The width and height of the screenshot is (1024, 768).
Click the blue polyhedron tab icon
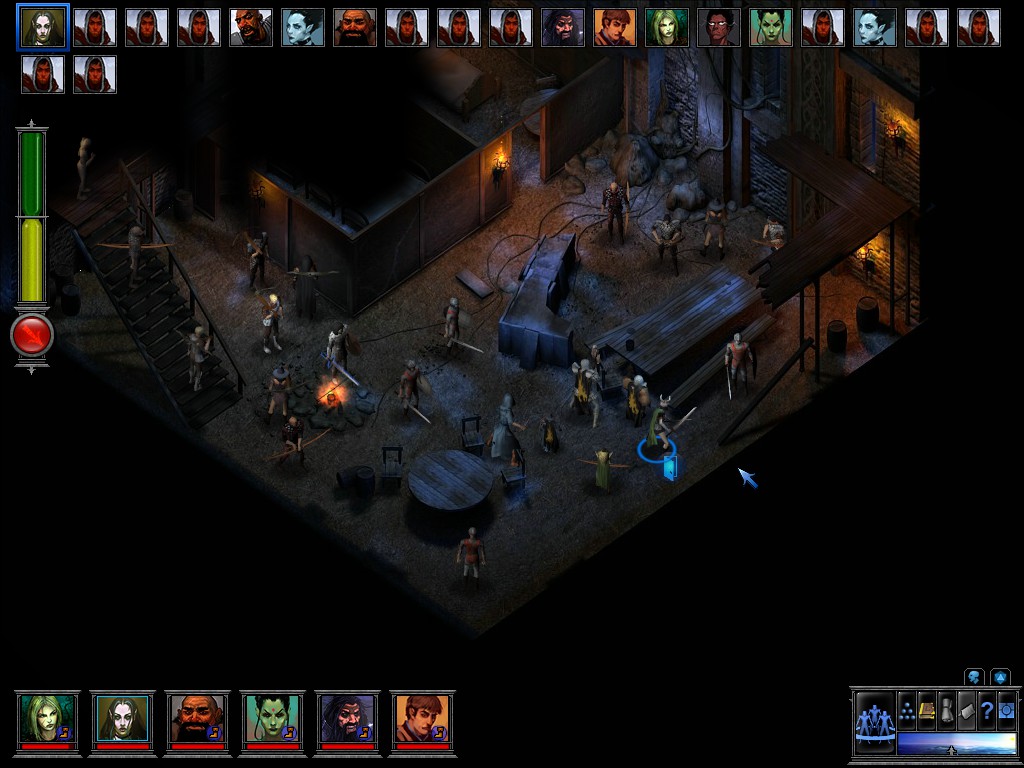(x=999, y=677)
